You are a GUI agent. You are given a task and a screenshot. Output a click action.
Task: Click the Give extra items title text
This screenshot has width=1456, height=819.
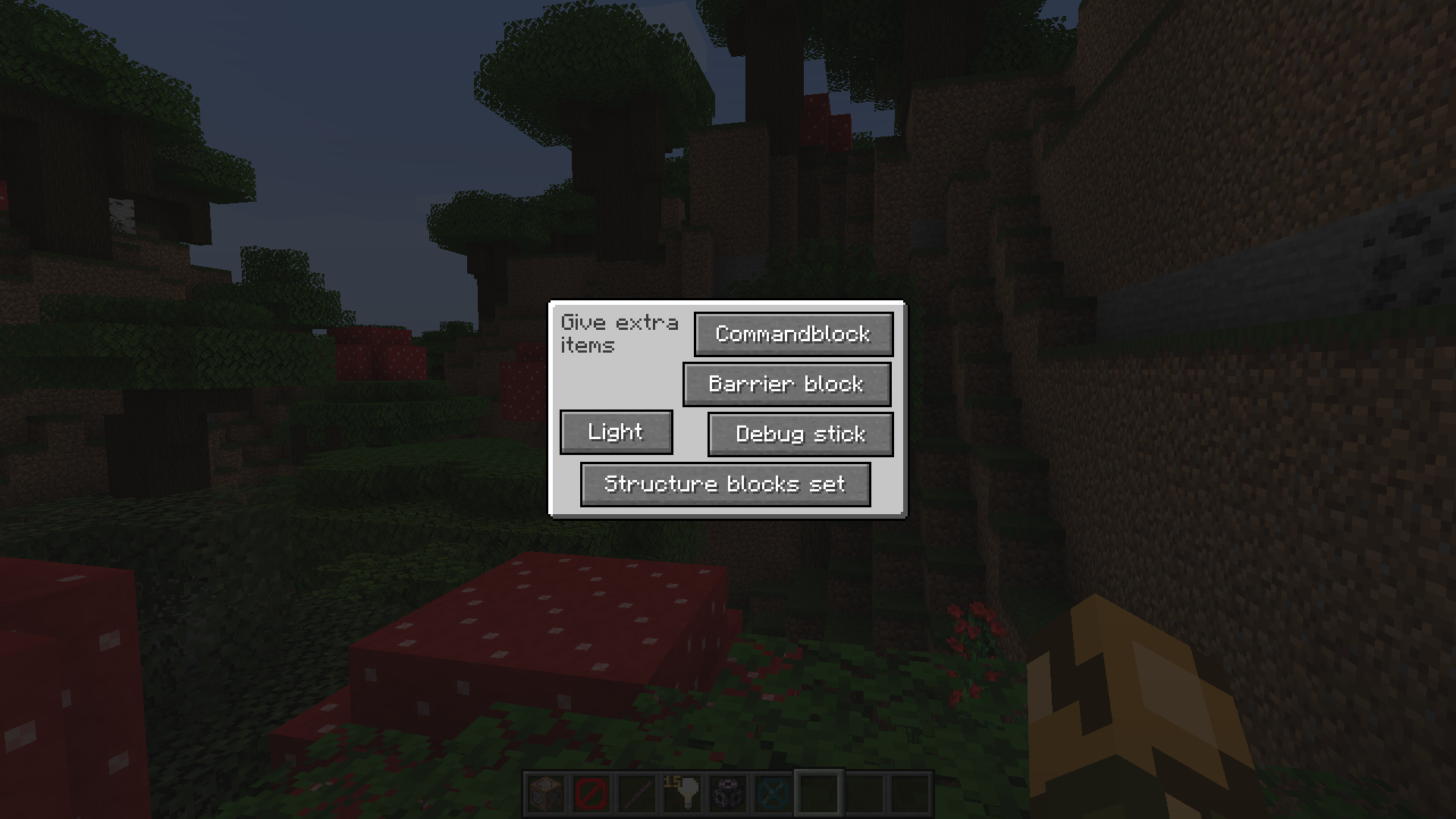(619, 333)
